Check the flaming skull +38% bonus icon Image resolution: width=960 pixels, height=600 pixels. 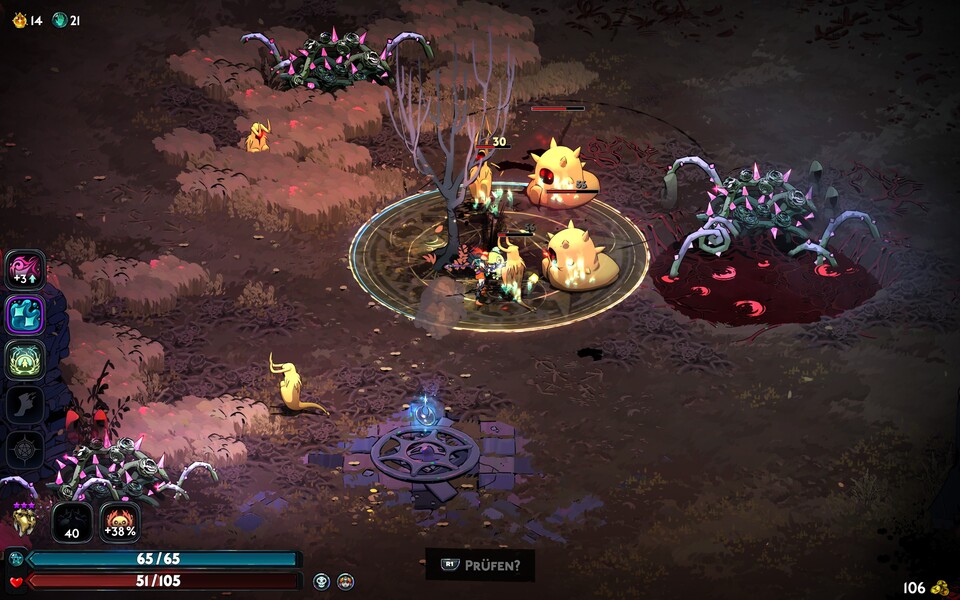pos(120,522)
